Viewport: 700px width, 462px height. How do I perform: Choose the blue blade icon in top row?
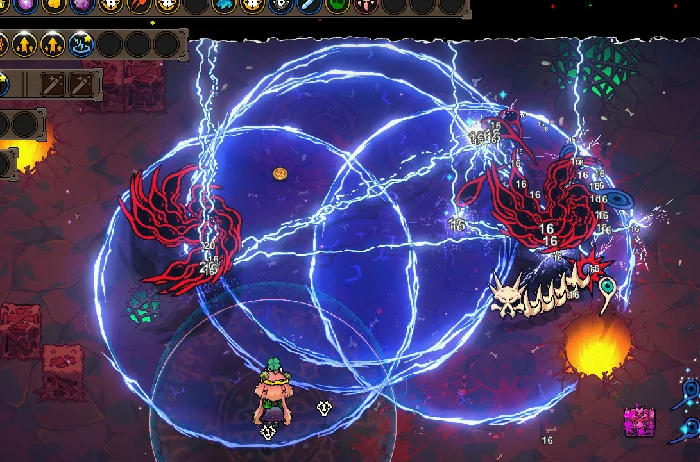click(309, 6)
